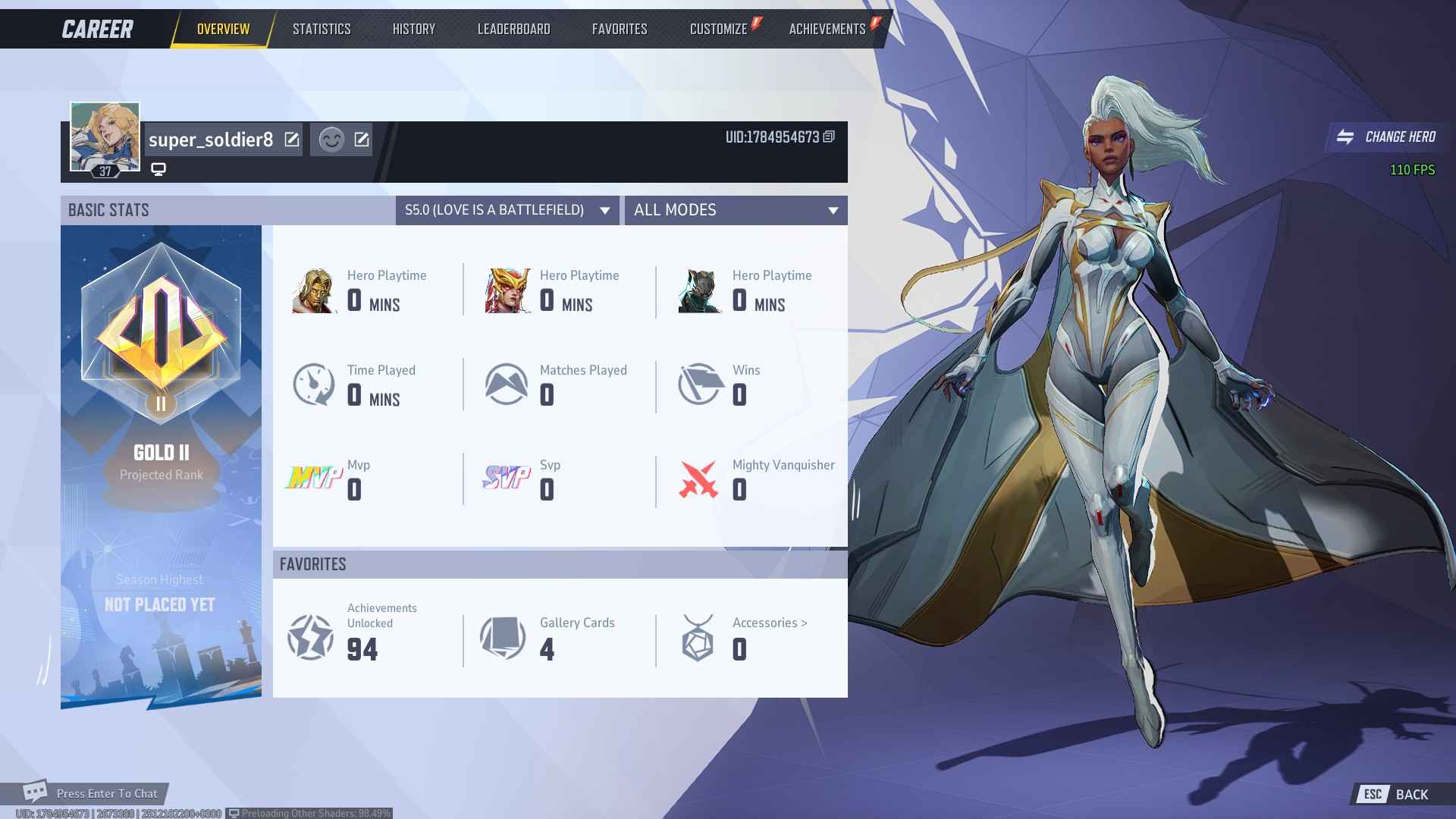
Task: Click the edit username pencil icon
Action: [291, 140]
